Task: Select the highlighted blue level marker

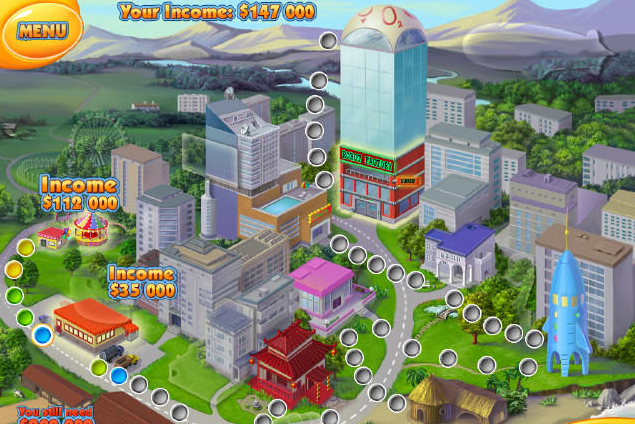Action: (x=42, y=337)
